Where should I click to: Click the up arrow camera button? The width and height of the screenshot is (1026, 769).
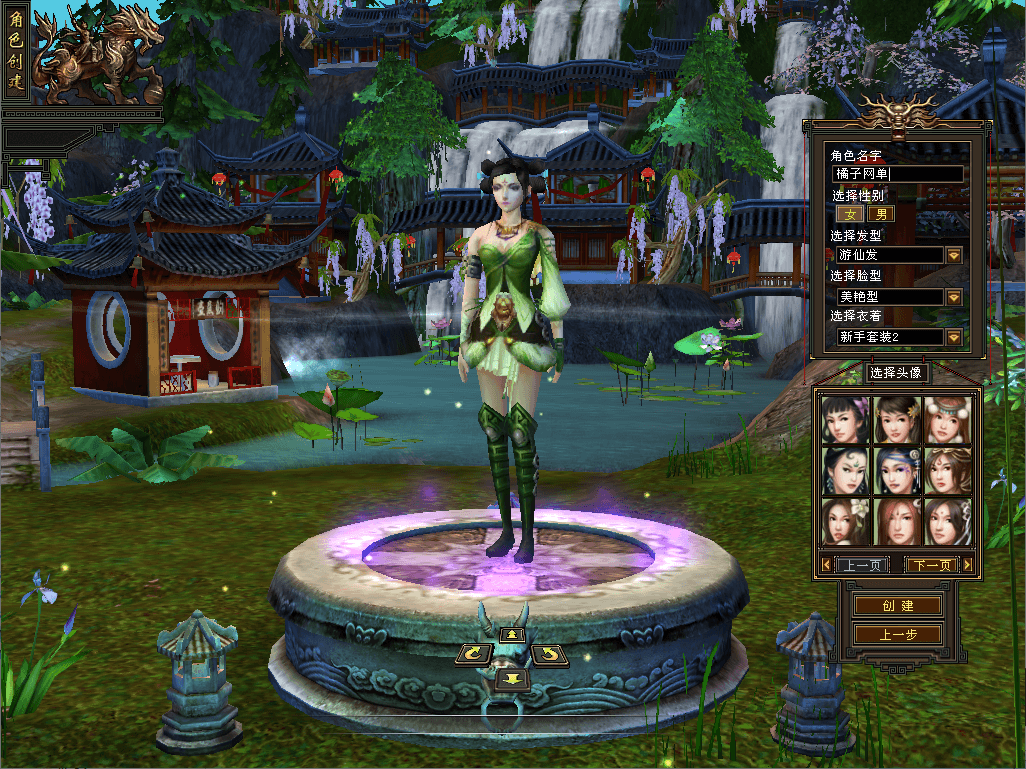(x=512, y=633)
